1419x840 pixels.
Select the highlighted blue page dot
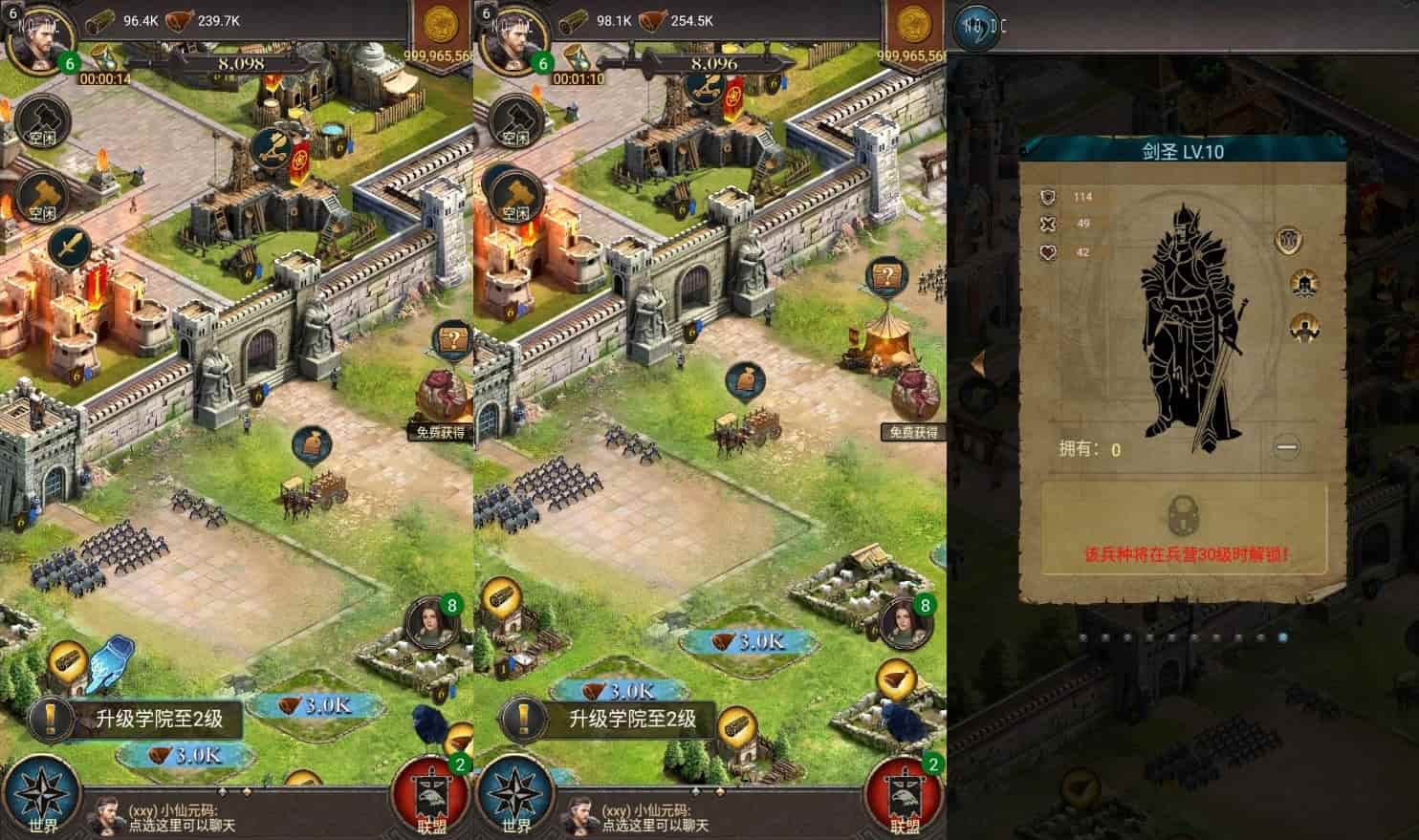tap(1282, 636)
